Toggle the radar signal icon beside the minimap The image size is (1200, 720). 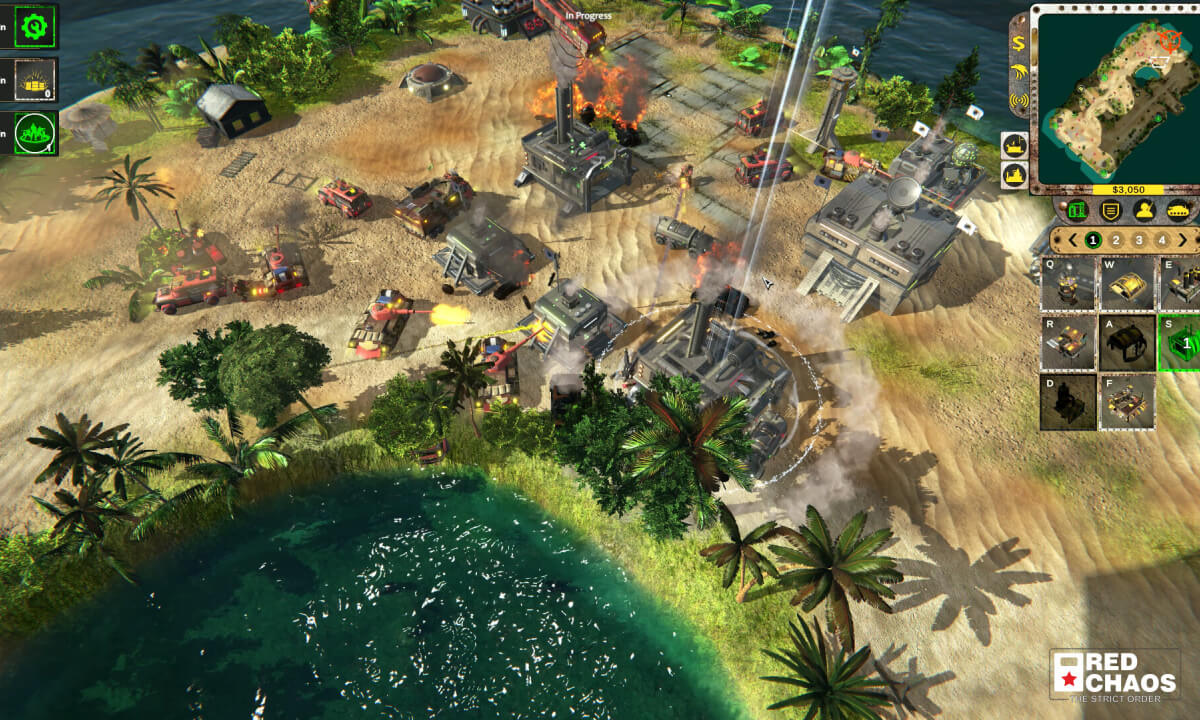pos(1018,100)
